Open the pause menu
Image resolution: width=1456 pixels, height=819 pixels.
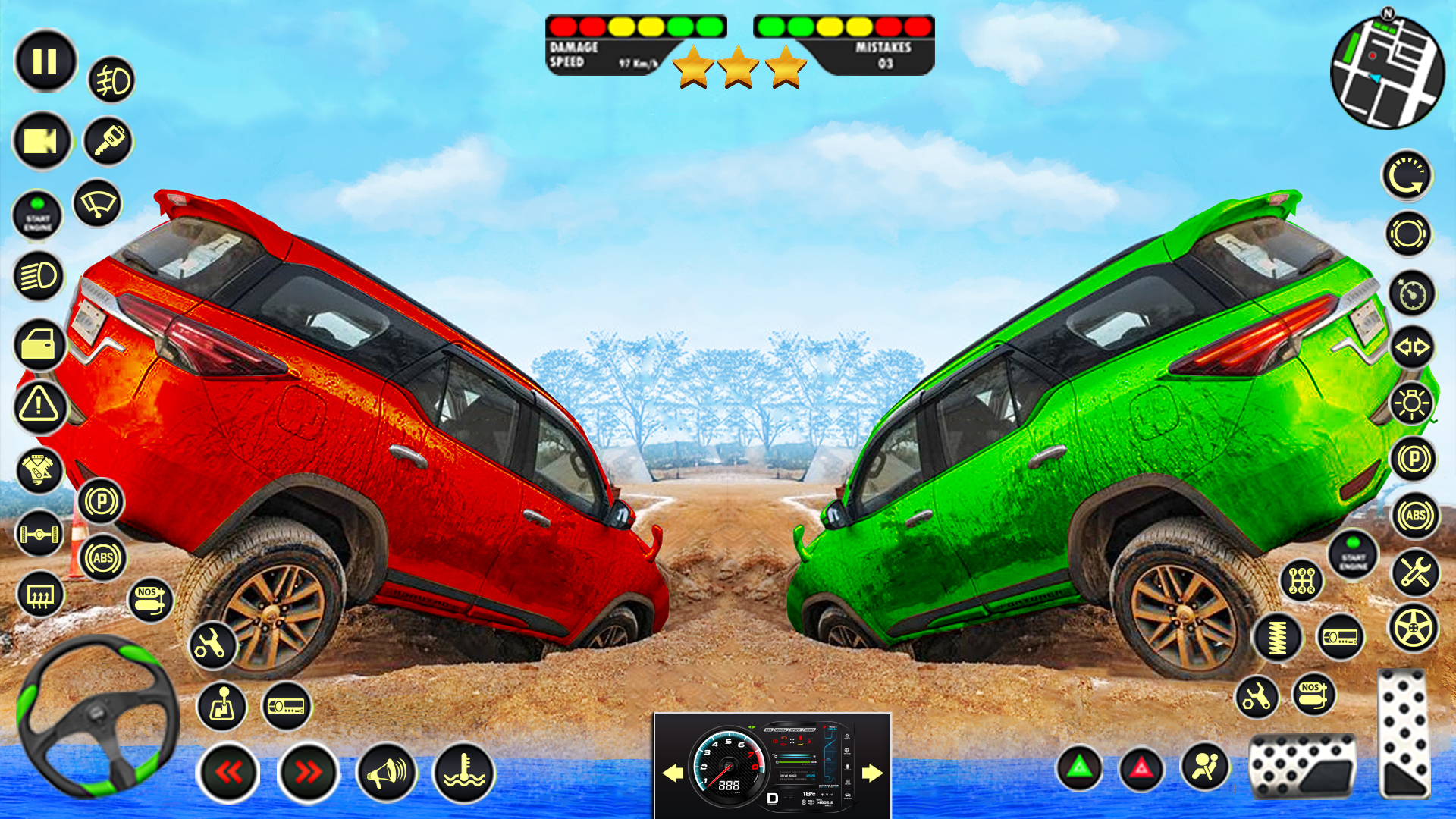click(43, 61)
